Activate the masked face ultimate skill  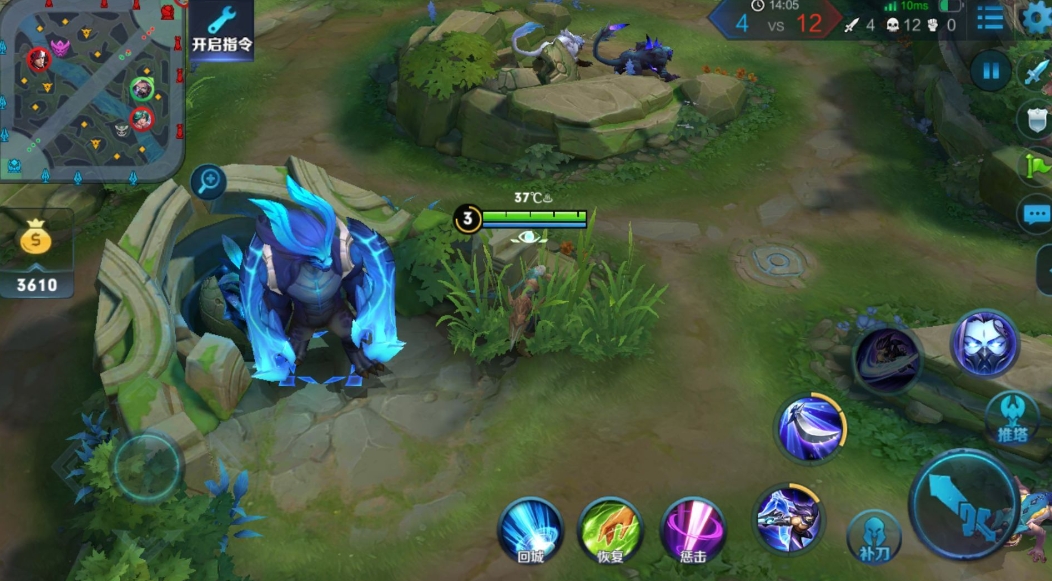(x=984, y=344)
